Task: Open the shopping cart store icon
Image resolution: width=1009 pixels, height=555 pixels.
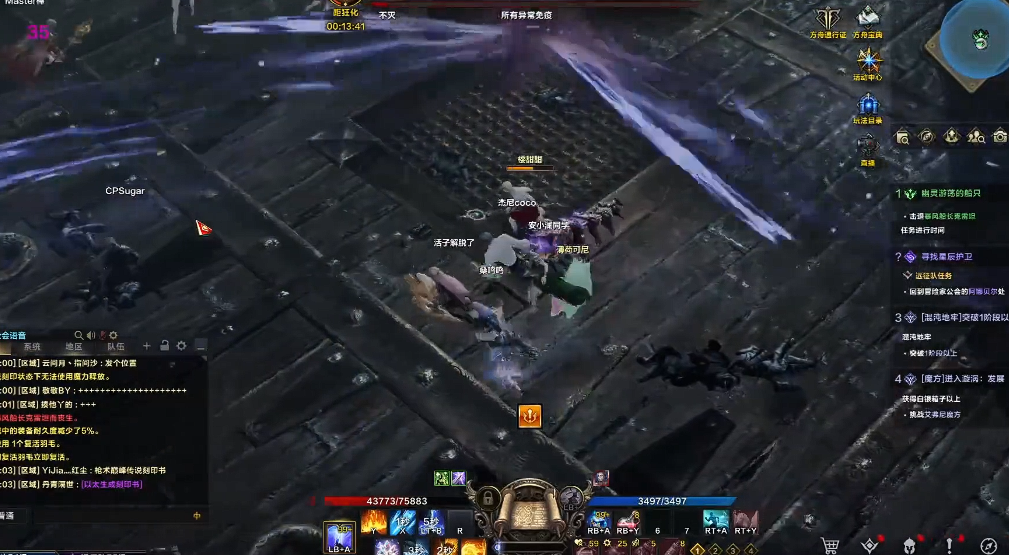Action: coord(829,545)
